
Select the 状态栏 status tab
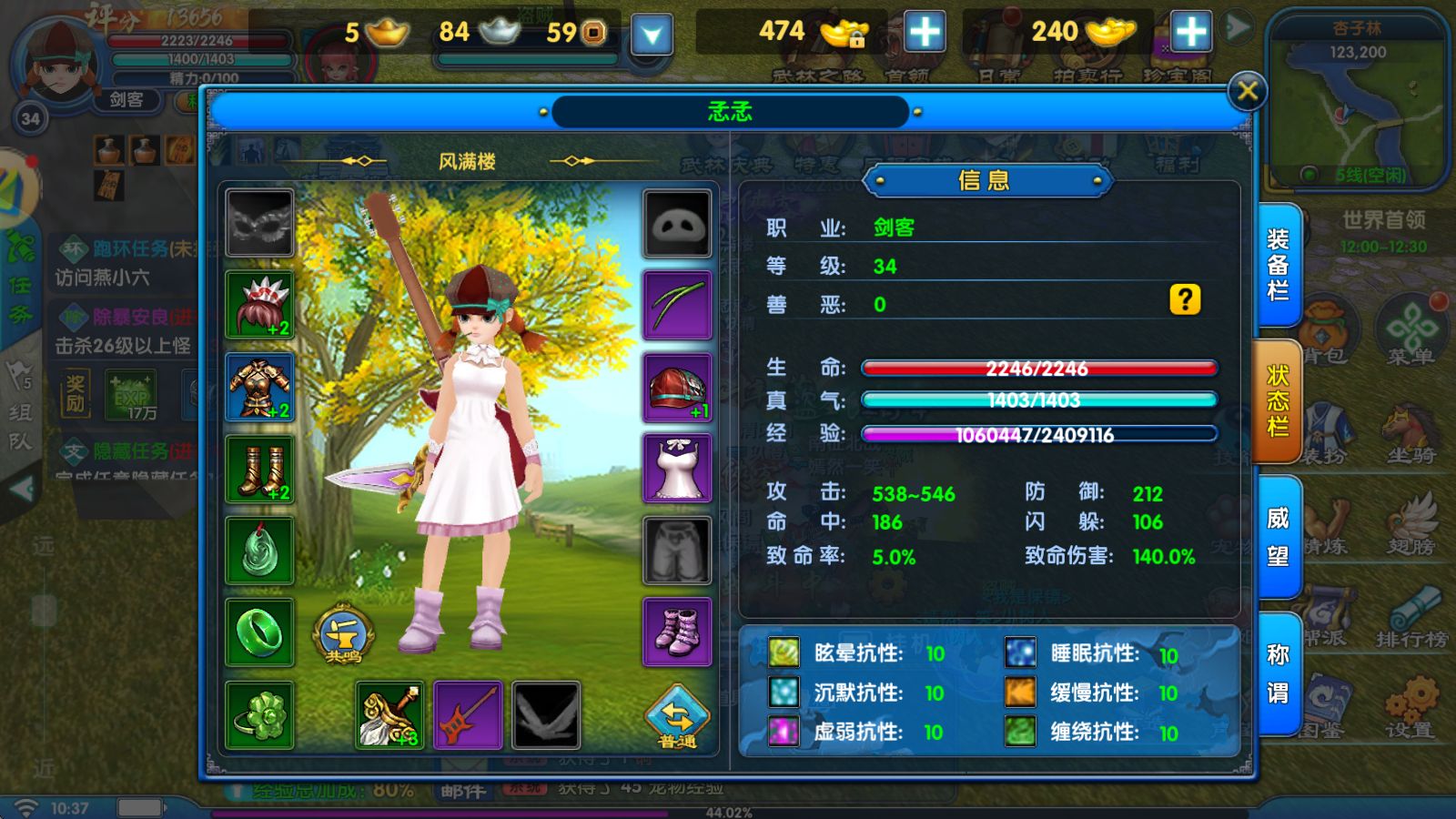click(1278, 402)
